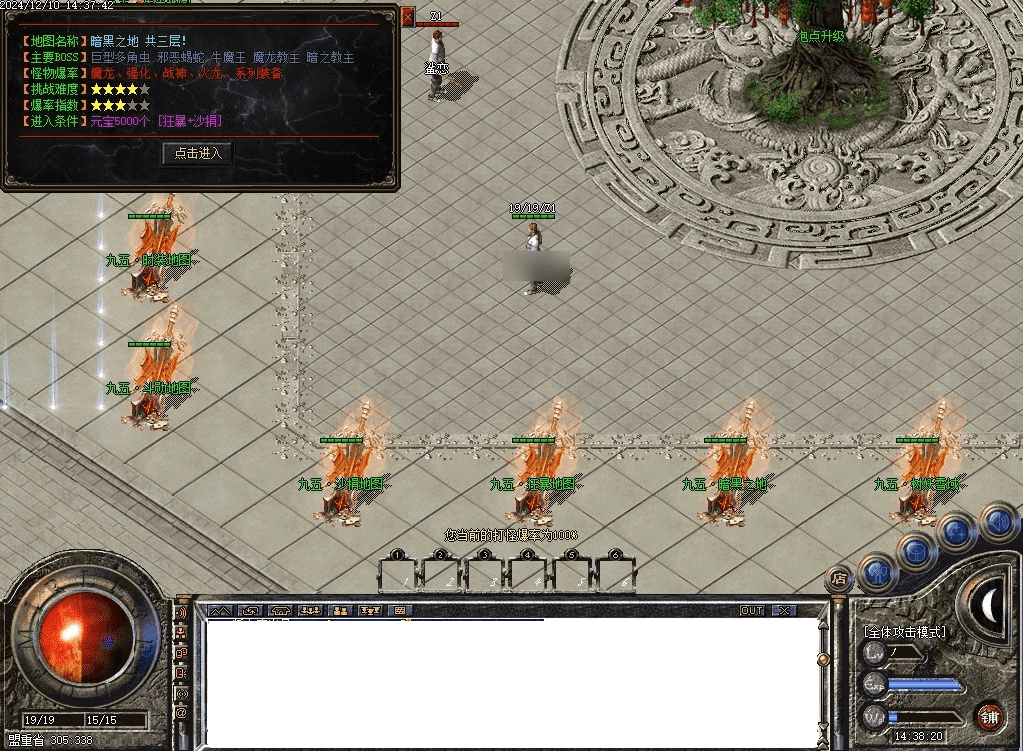Close the 暗黑之地 map info panel
Viewport: 1023px width, 753px height.
tap(407, 16)
